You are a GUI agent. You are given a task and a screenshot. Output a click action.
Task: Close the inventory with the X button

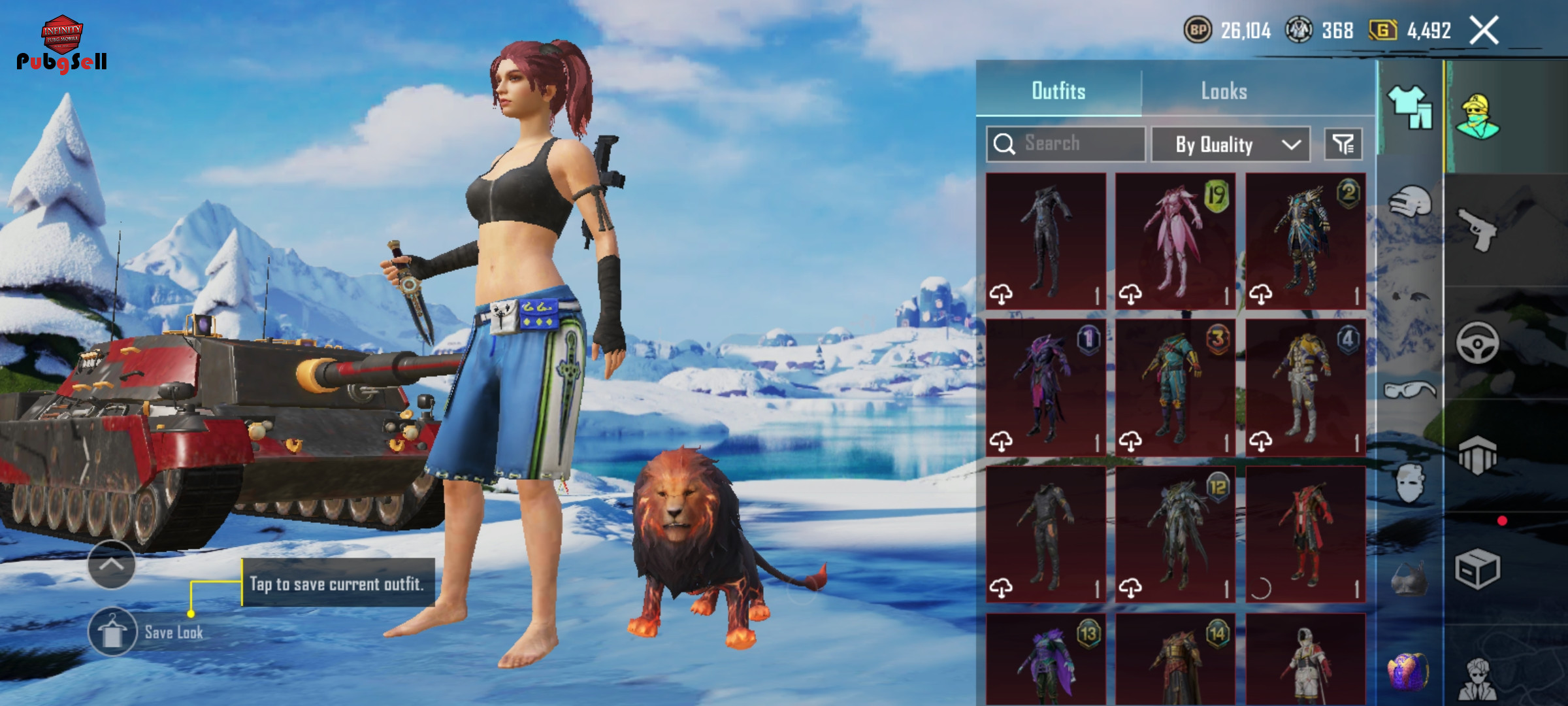(x=1484, y=31)
